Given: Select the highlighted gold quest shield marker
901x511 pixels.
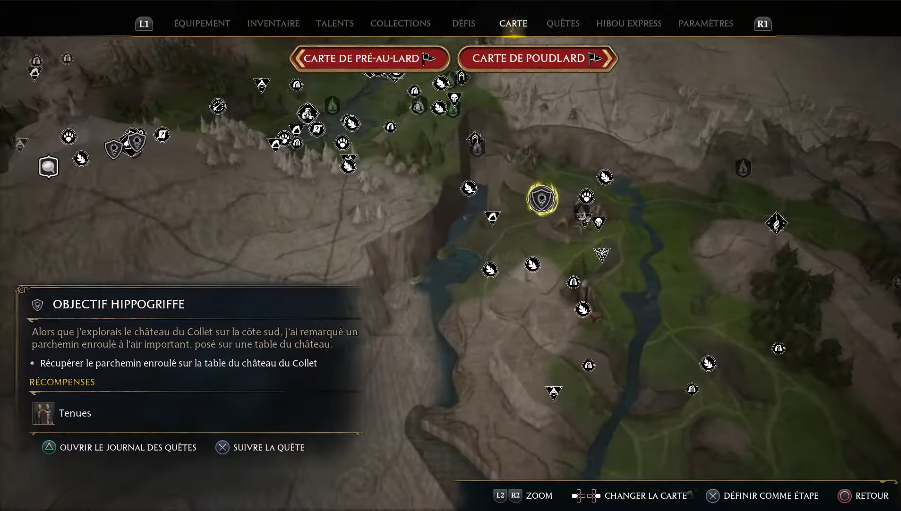Looking at the screenshot, I should click(542, 199).
